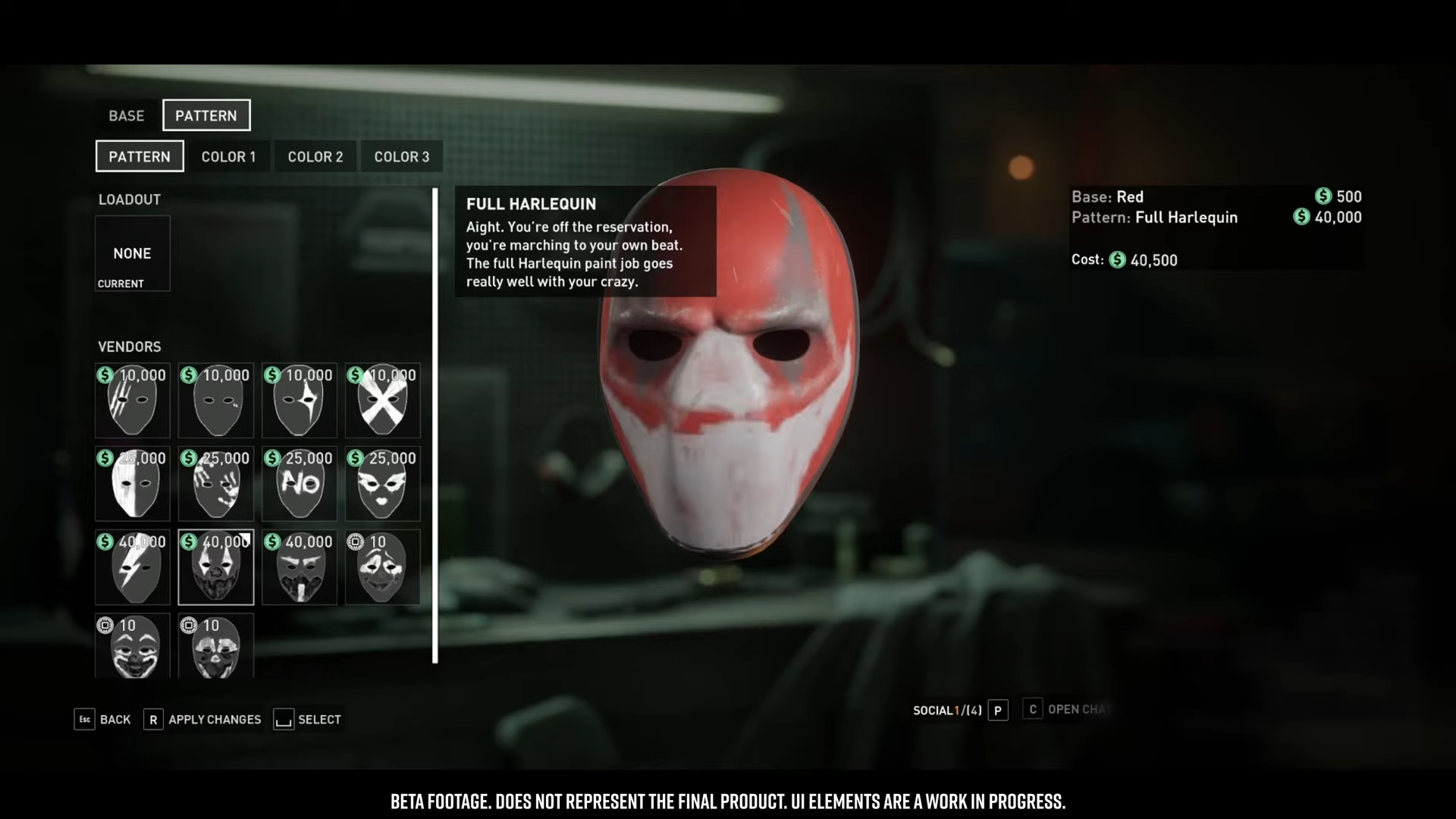Screen dimensions: 1456x819
Task: Select the lightning bolt pattern
Action: (133, 568)
